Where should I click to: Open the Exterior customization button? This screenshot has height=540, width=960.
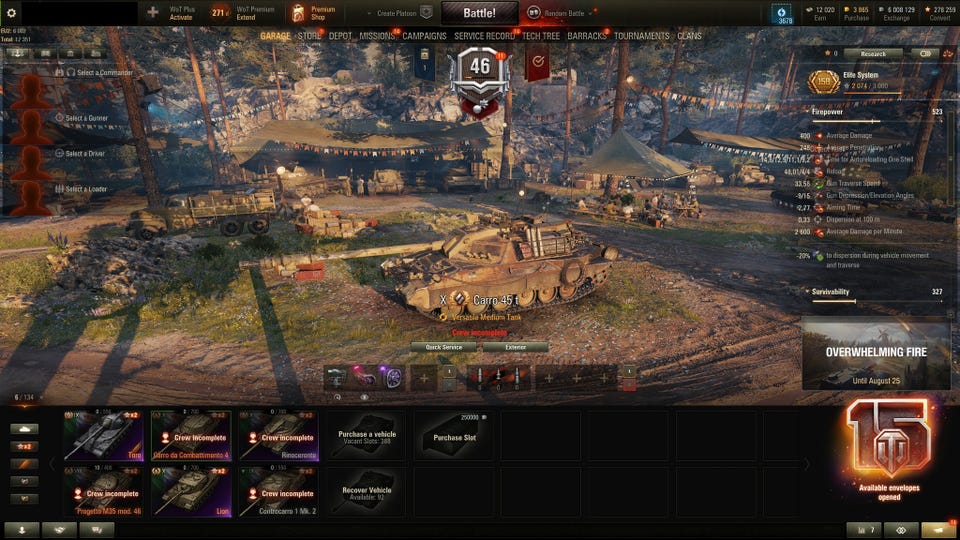tap(515, 347)
